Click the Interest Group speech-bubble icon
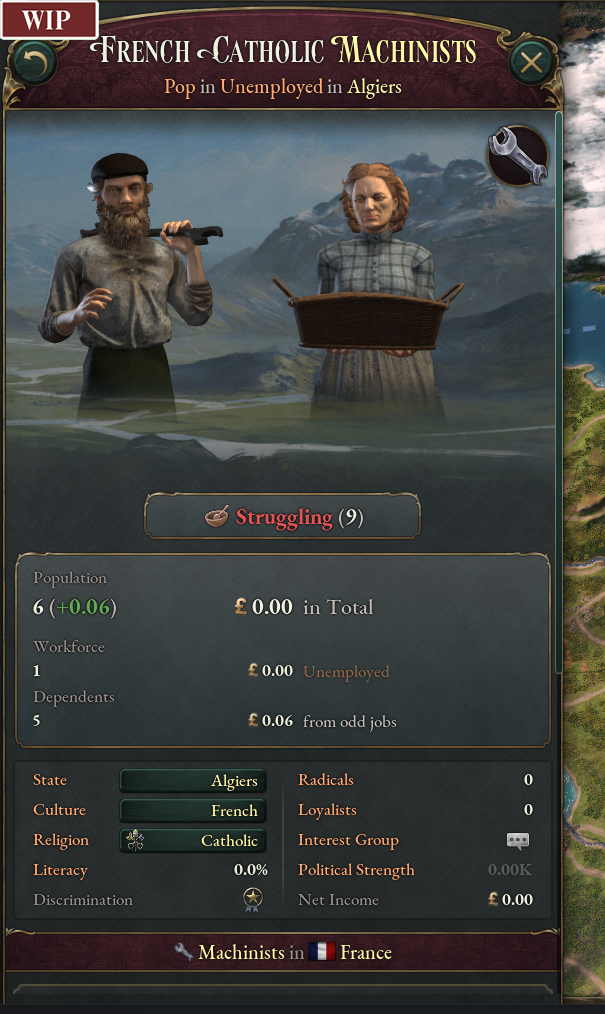 pyautogui.click(x=517, y=841)
